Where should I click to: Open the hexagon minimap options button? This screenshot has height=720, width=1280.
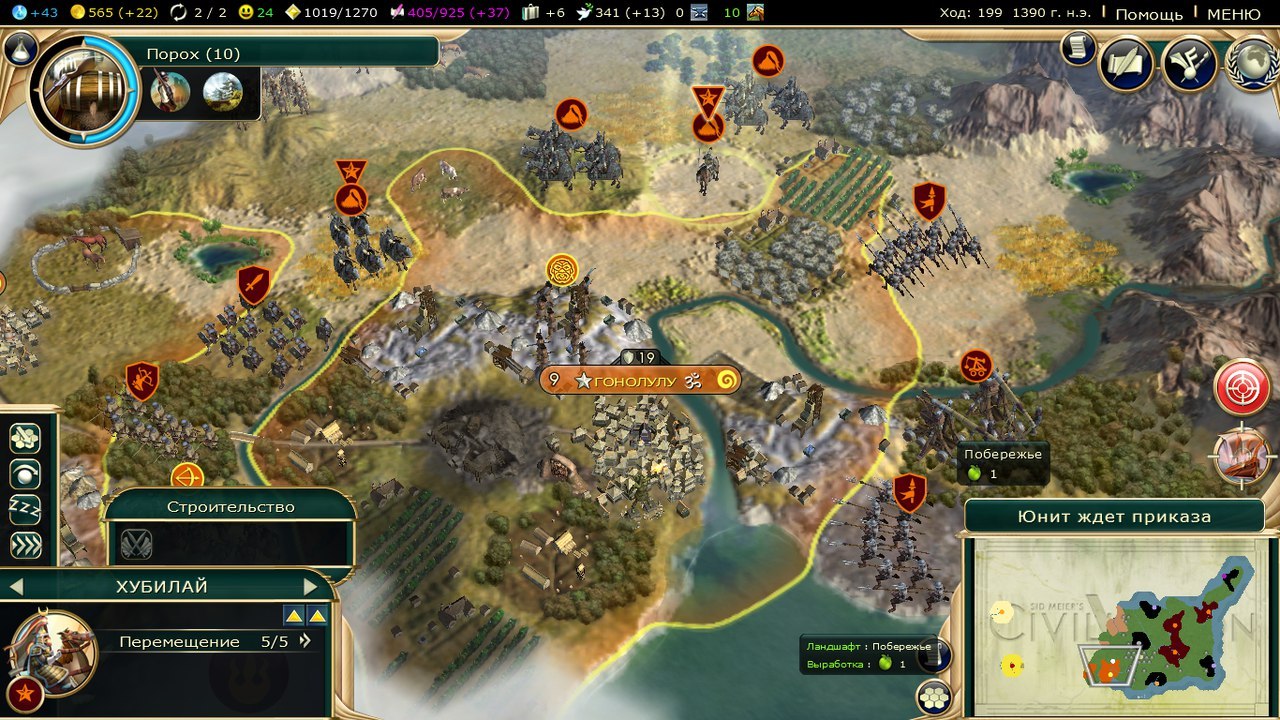934,697
